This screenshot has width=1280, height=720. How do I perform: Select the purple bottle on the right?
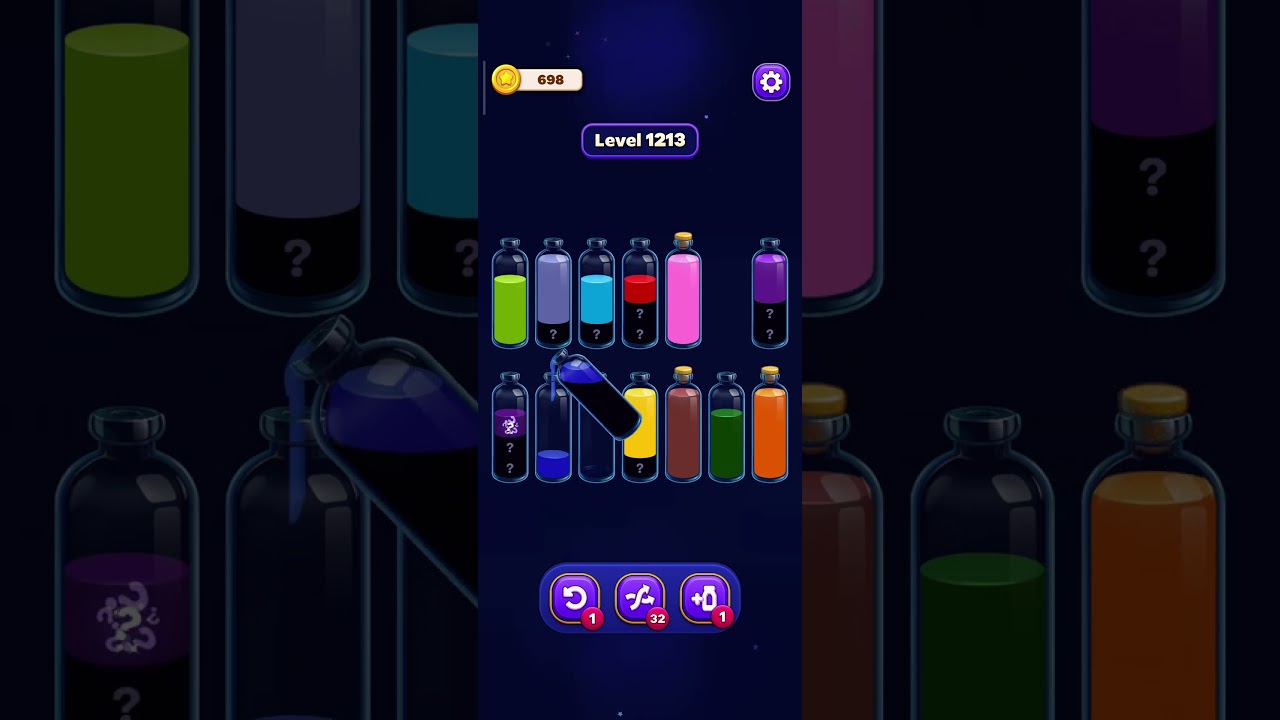tap(769, 295)
